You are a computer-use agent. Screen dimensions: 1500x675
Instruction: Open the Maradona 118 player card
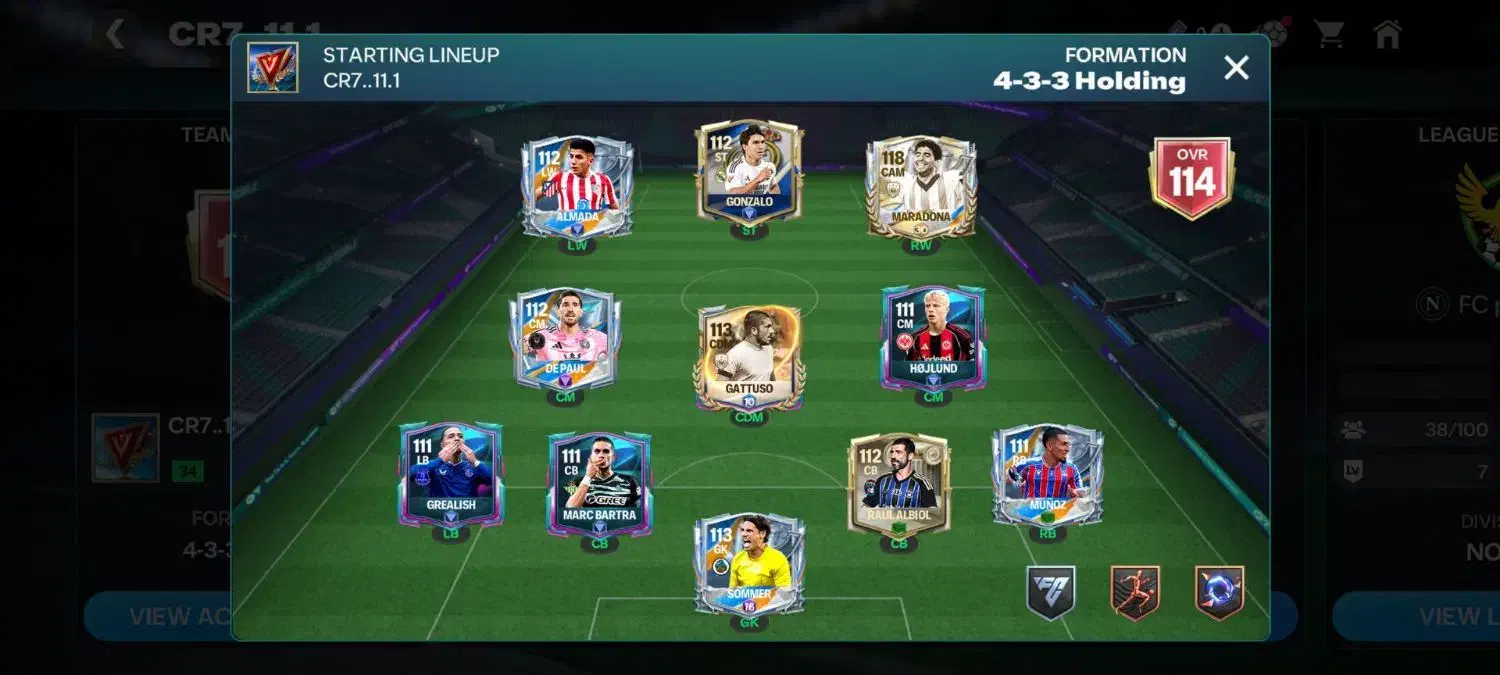click(x=920, y=187)
